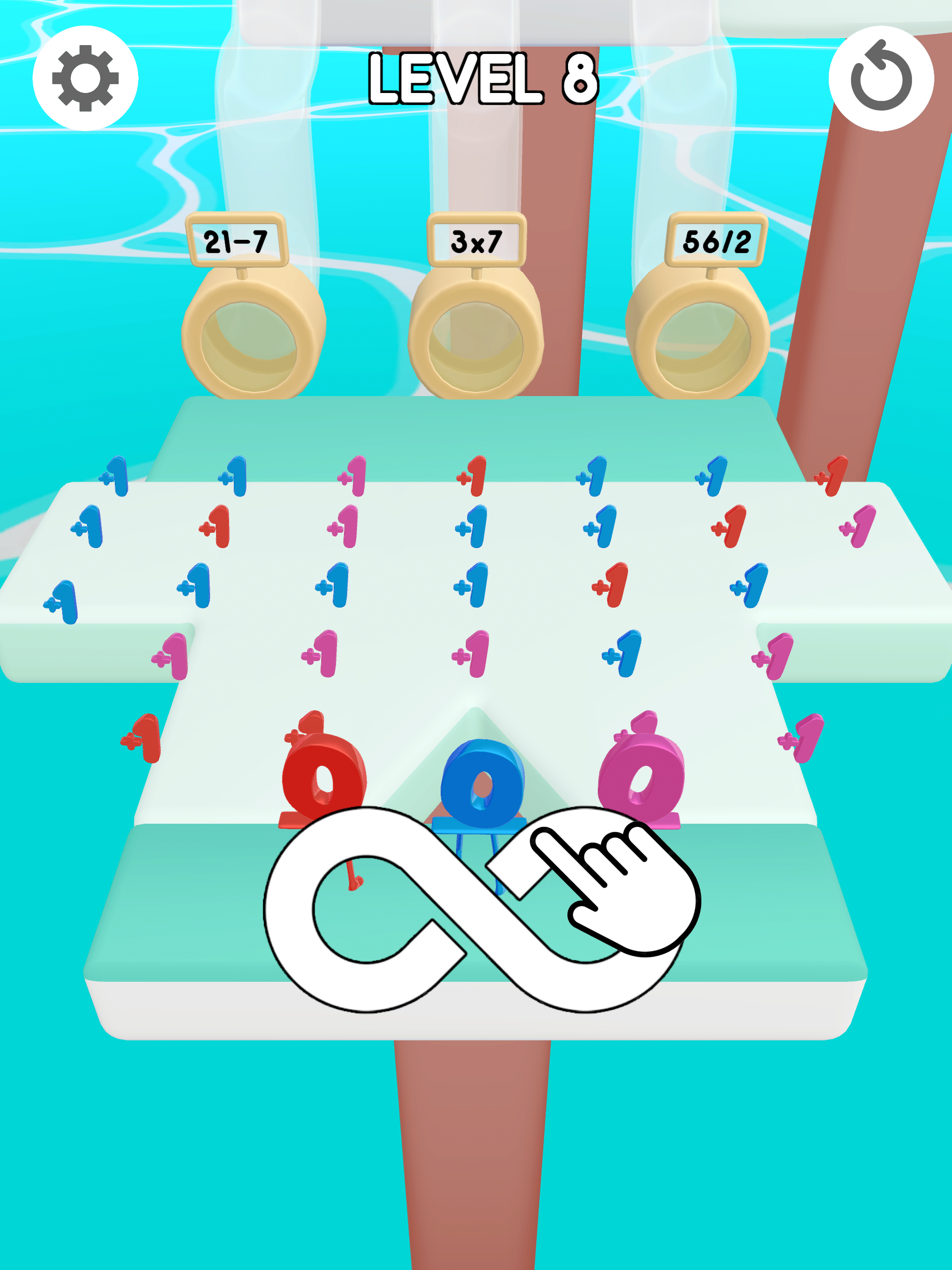Collect a red +1 pickup
Viewport: 952px width, 1270px height.
tap(215, 527)
